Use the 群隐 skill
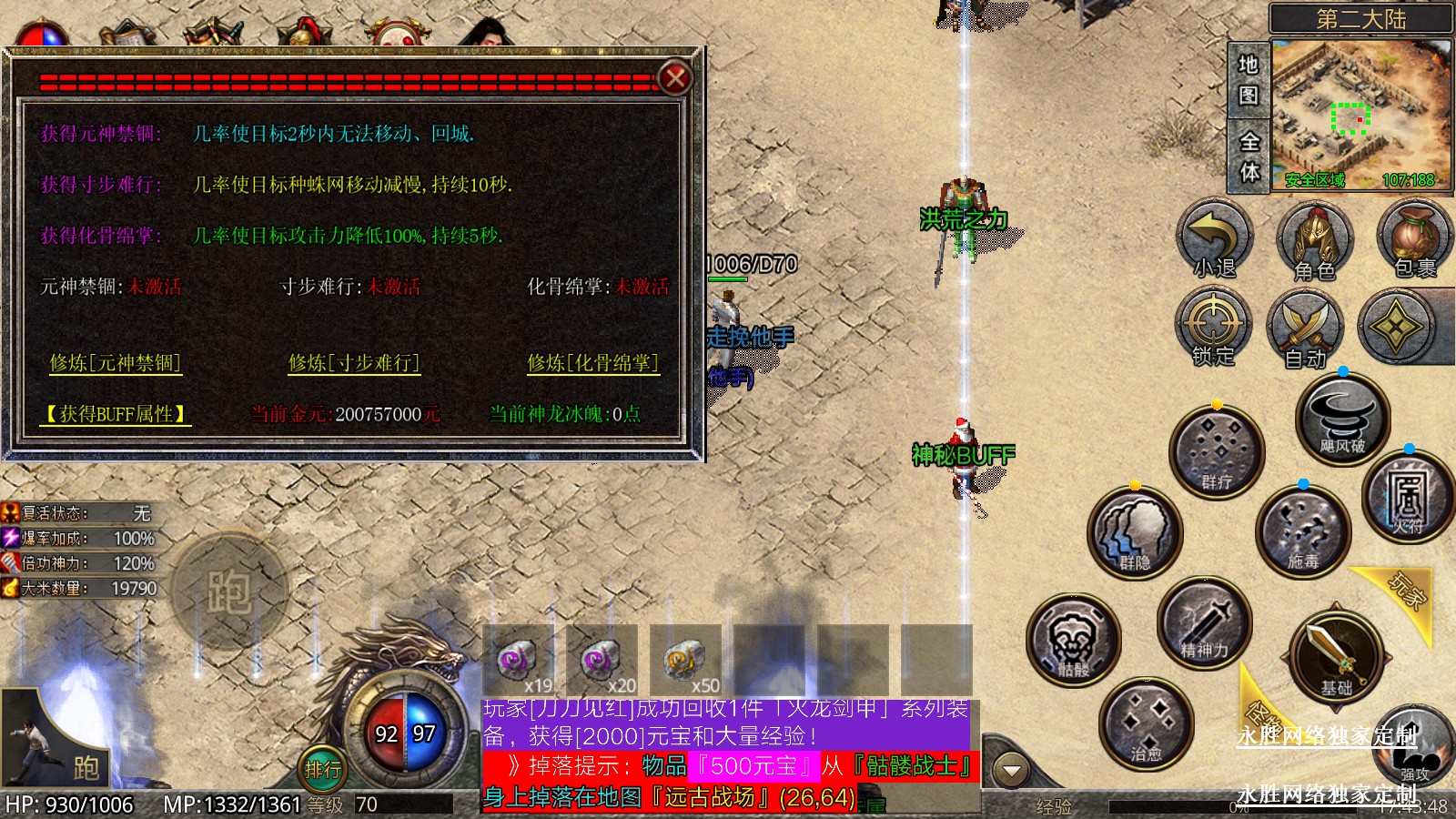Viewport: 1456px width, 819px height. 1135,534
